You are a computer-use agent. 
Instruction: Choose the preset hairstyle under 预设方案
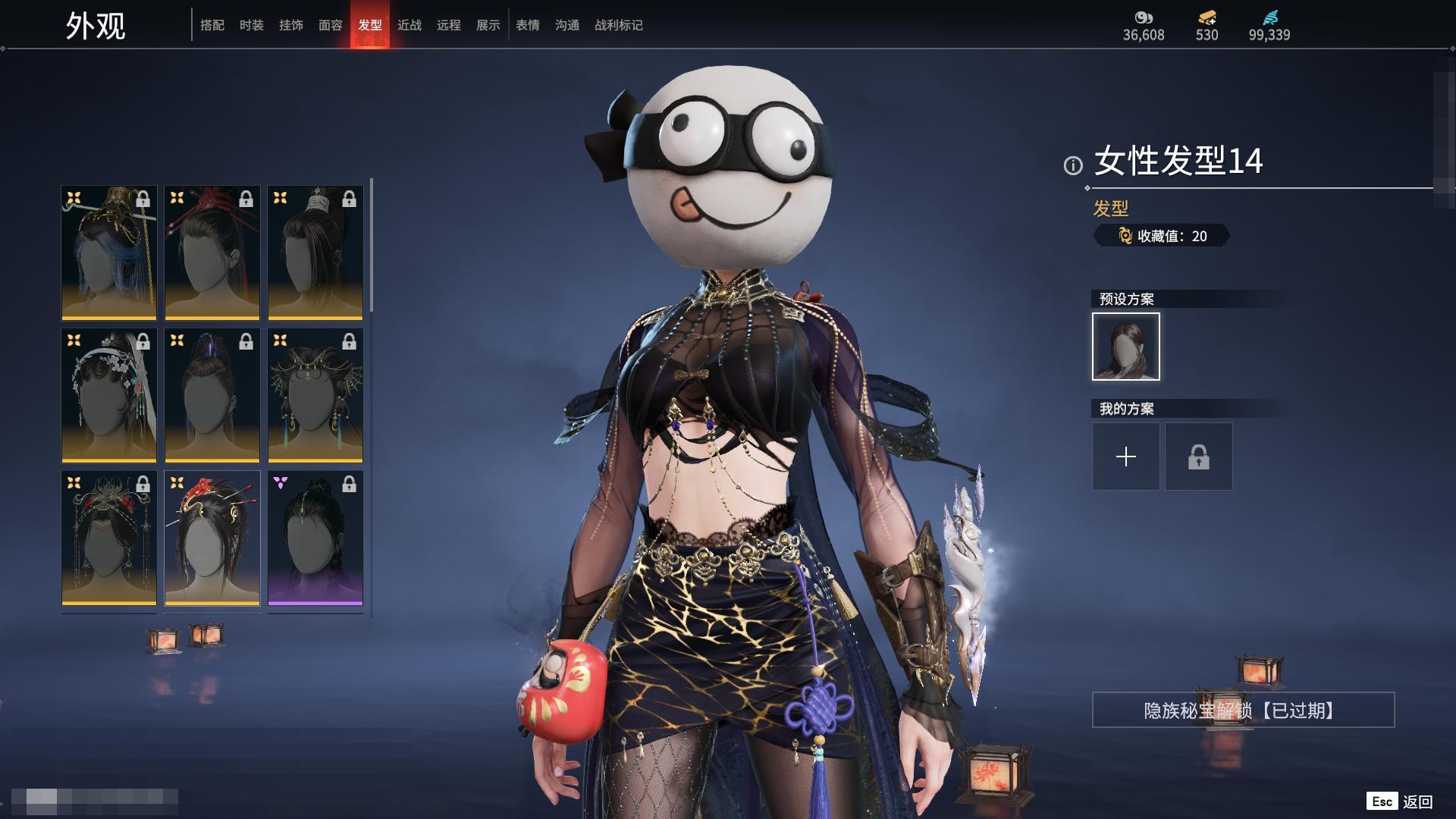1126,347
